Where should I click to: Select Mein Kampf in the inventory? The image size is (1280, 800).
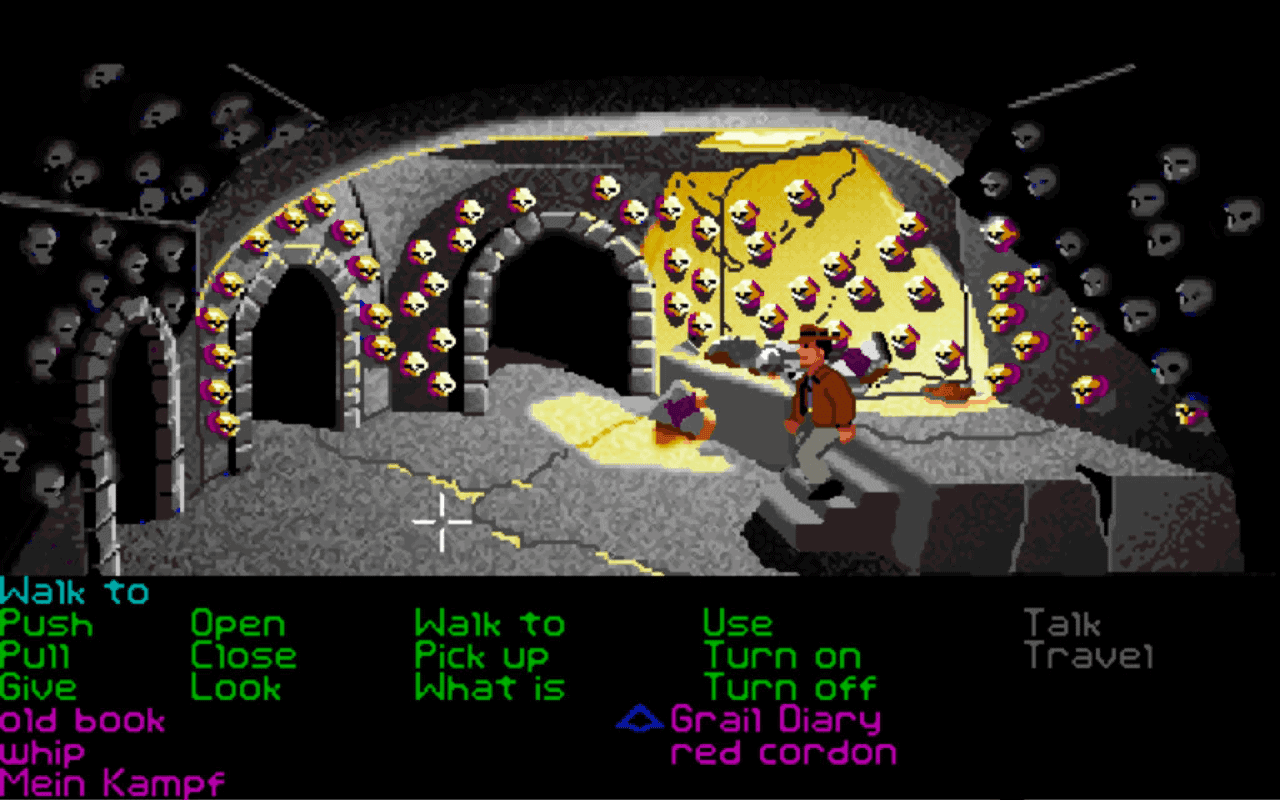110,780
